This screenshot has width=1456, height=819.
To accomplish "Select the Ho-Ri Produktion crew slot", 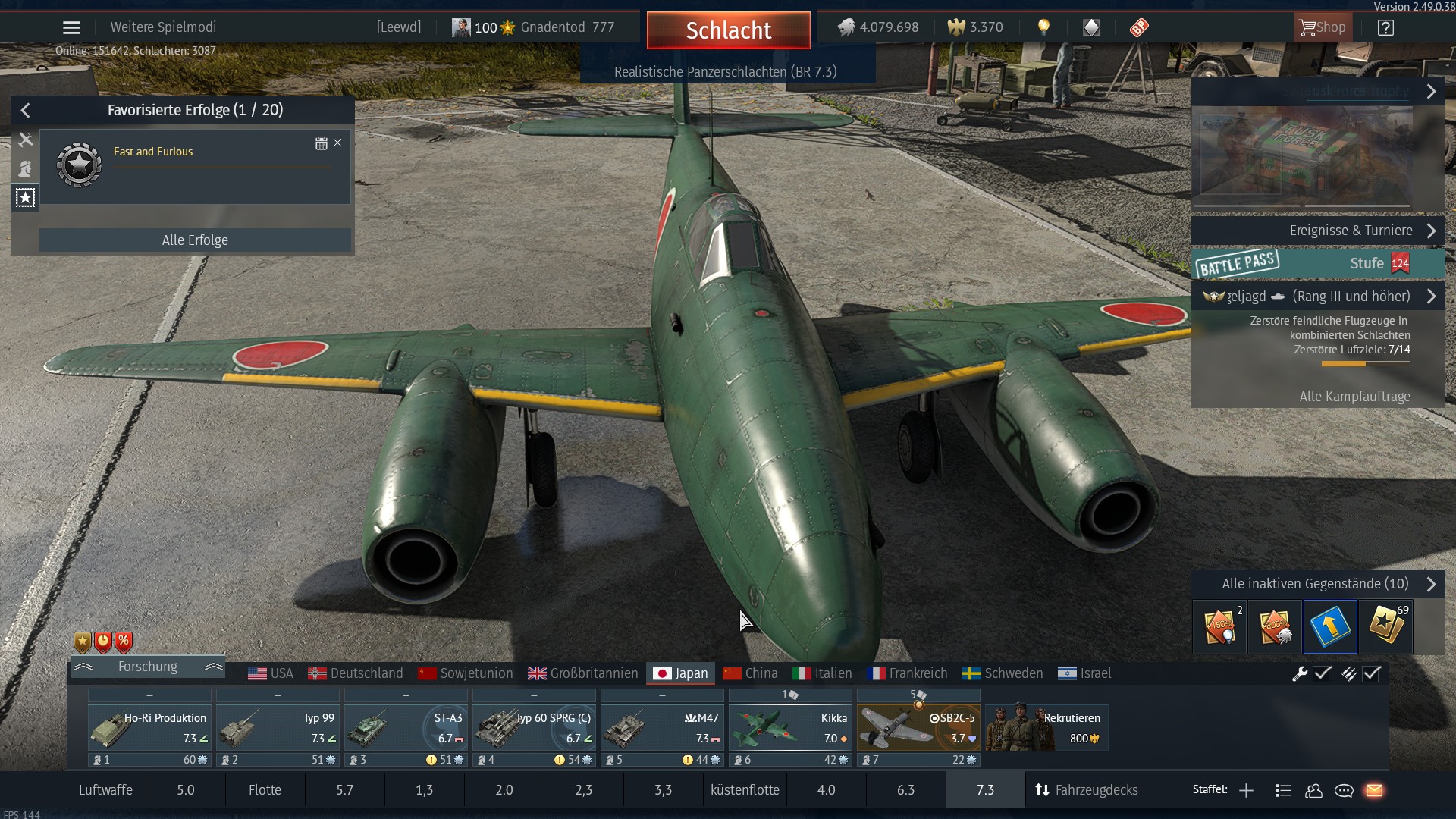I will click(149, 728).
